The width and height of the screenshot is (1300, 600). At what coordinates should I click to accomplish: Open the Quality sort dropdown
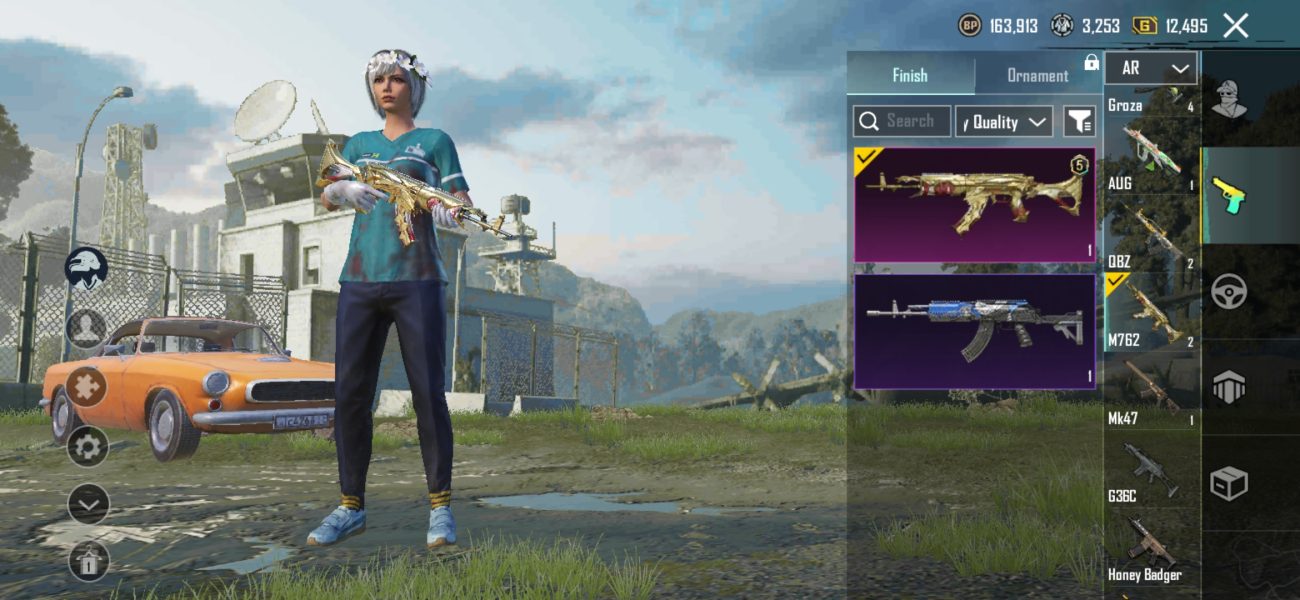pyautogui.click(x=1004, y=122)
